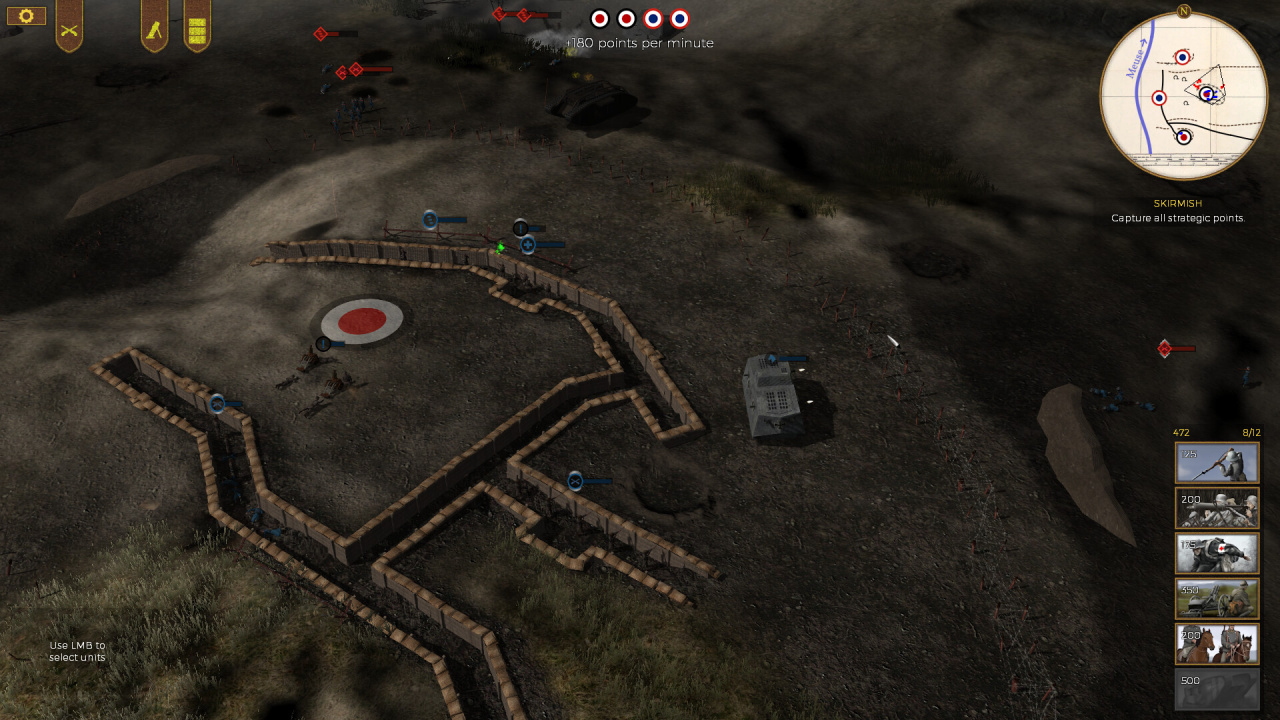Image resolution: width=1280 pixels, height=720 pixels.
Task: Click the north compass marker on minimap
Action: (1184, 11)
